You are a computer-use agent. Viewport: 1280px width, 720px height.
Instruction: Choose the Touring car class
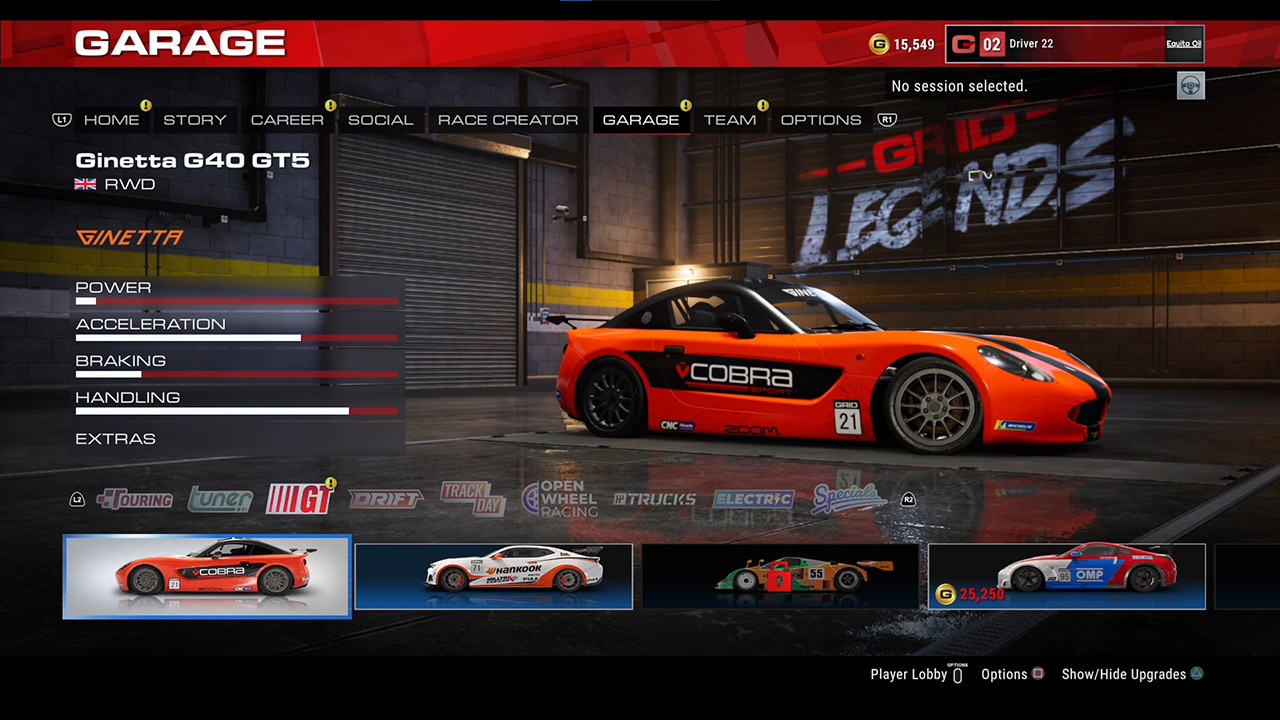pyautogui.click(x=135, y=499)
